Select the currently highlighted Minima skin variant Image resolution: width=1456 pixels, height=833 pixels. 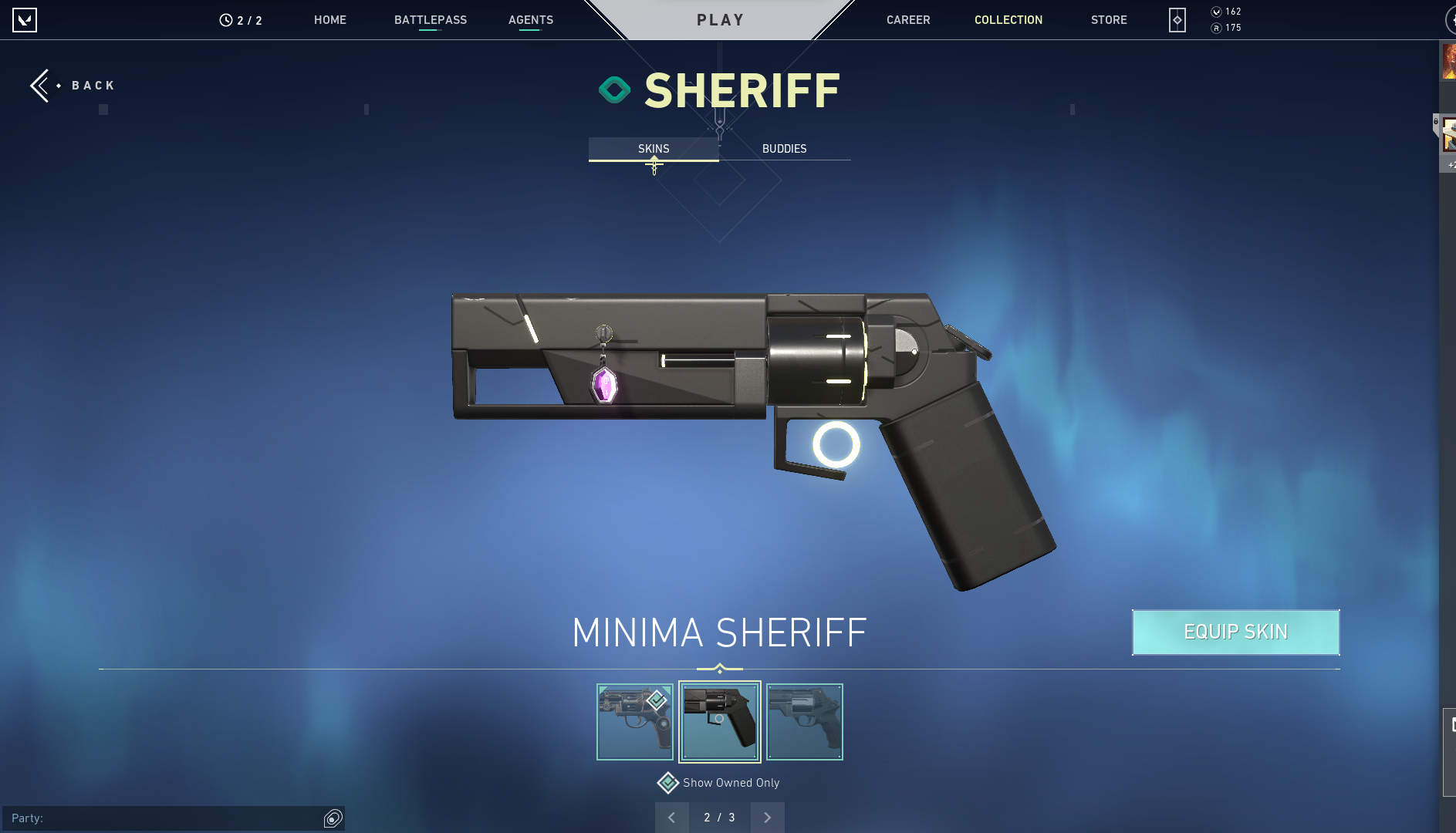[x=720, y=721]
